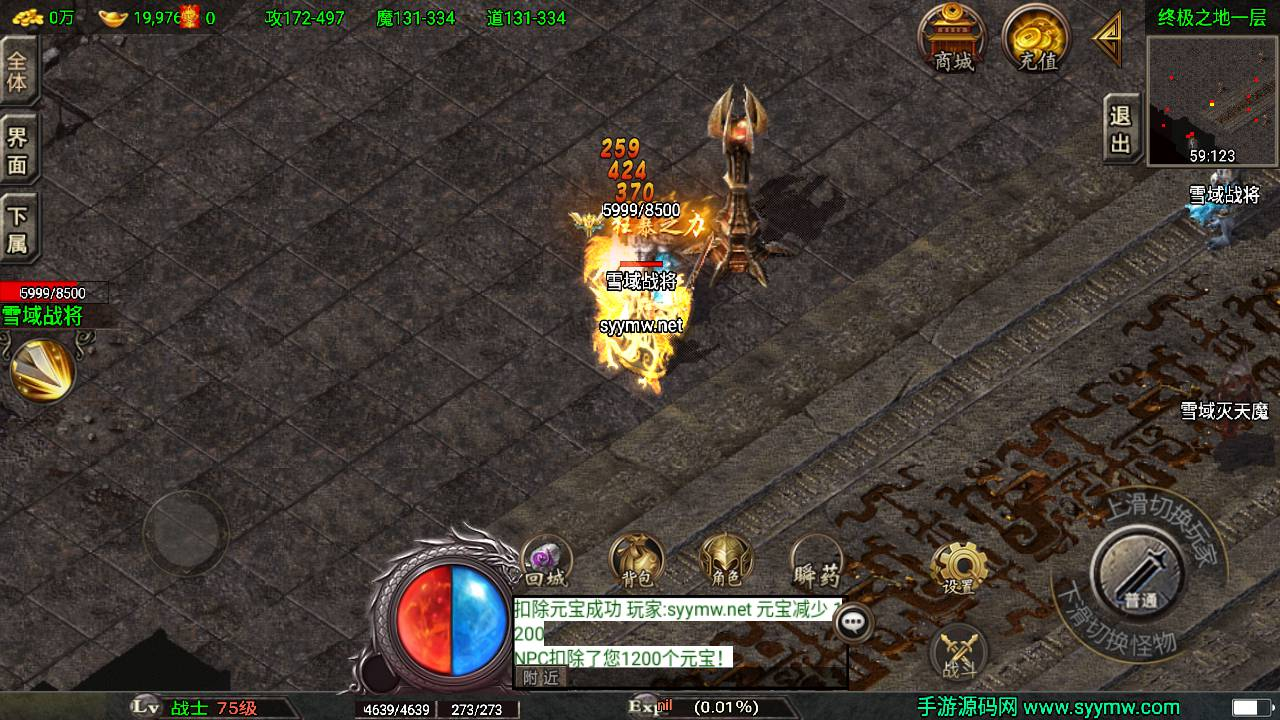Click the 退出 exit button

pyautogui.click(x=1121, y=129)
